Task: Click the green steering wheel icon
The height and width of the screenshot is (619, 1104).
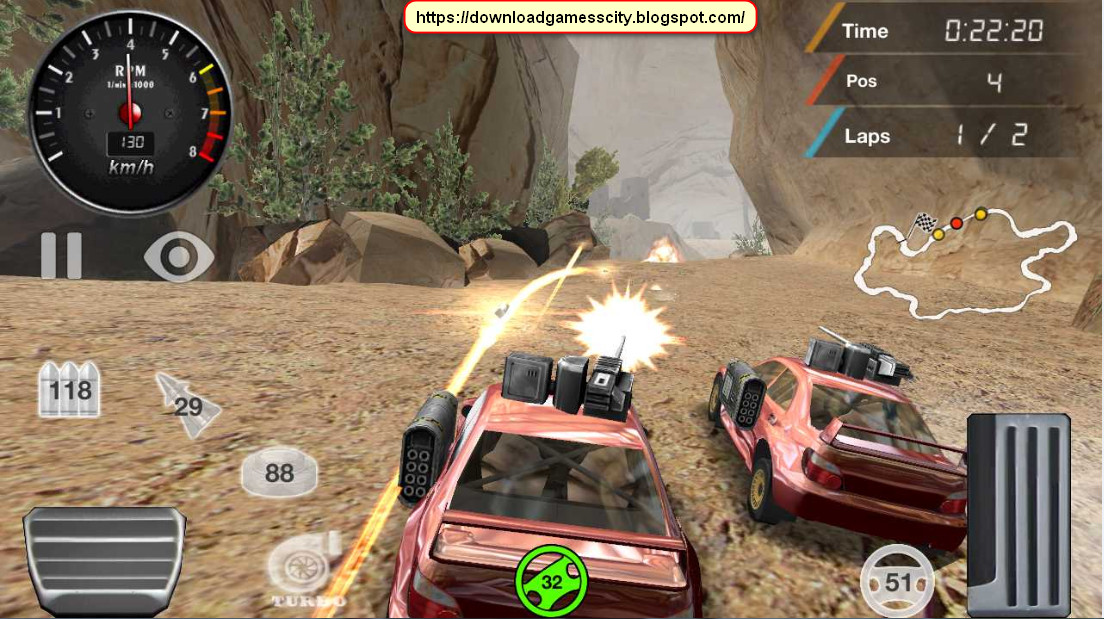Action: point(551,581)
